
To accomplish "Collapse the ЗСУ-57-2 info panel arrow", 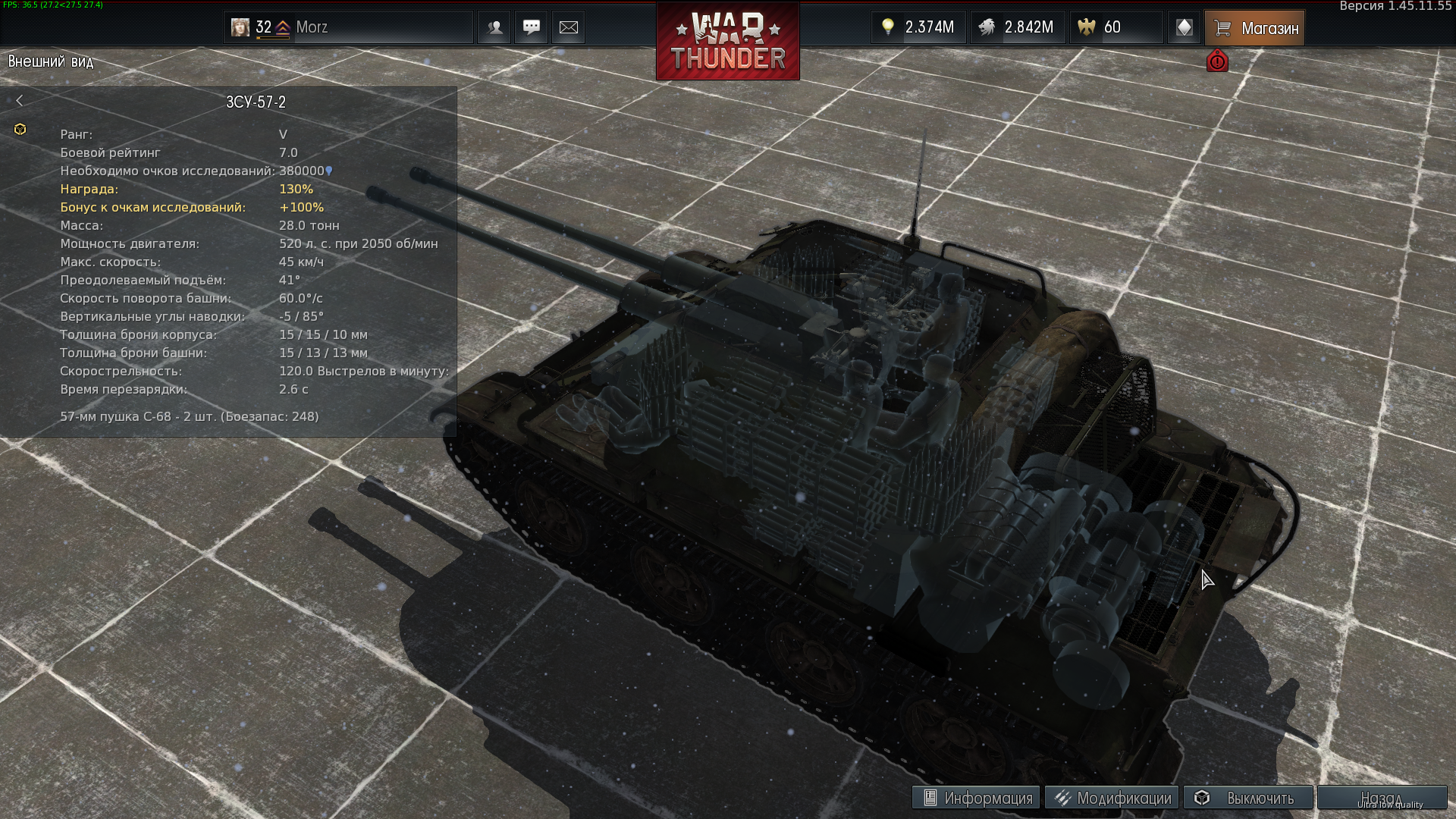I will click(20, 101).
